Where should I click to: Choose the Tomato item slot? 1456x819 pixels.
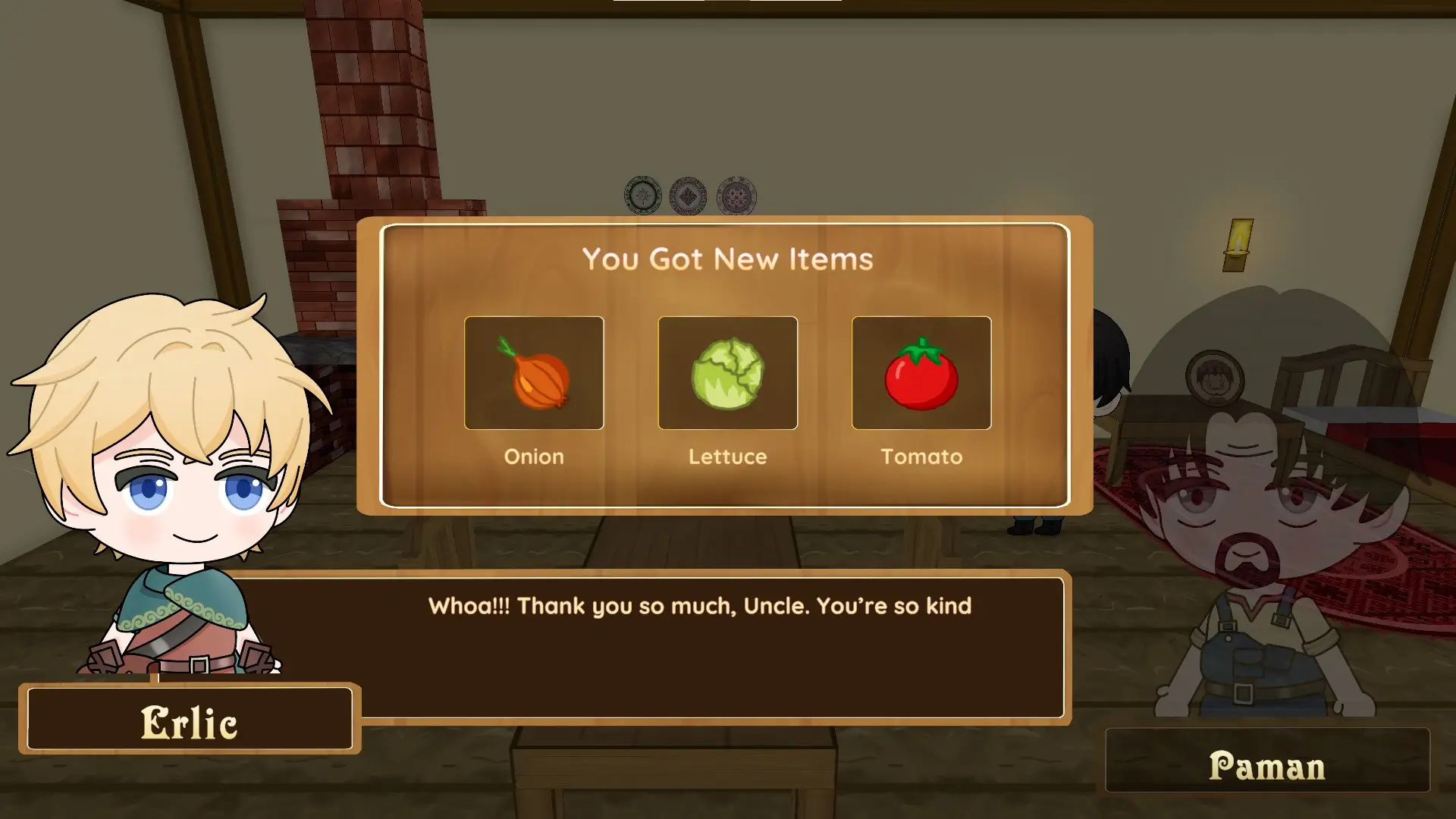921,373
